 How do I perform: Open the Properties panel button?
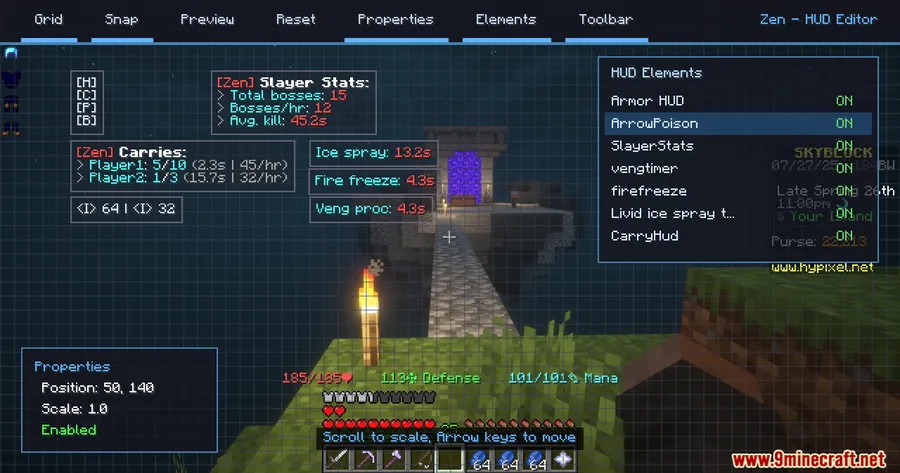tap(395, 19)
